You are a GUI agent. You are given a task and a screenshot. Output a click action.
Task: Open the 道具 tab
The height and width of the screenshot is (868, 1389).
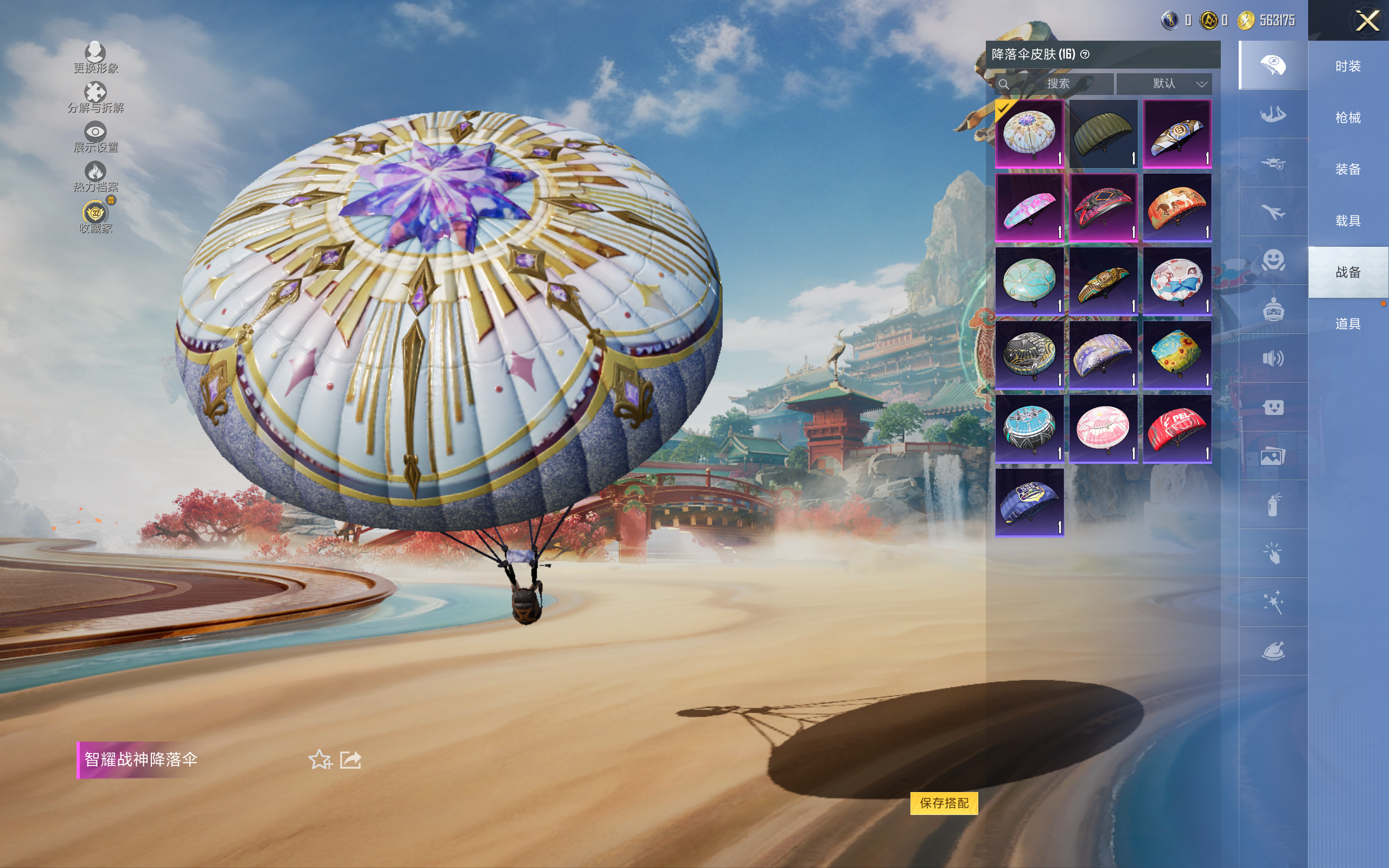pos(1348,324)
